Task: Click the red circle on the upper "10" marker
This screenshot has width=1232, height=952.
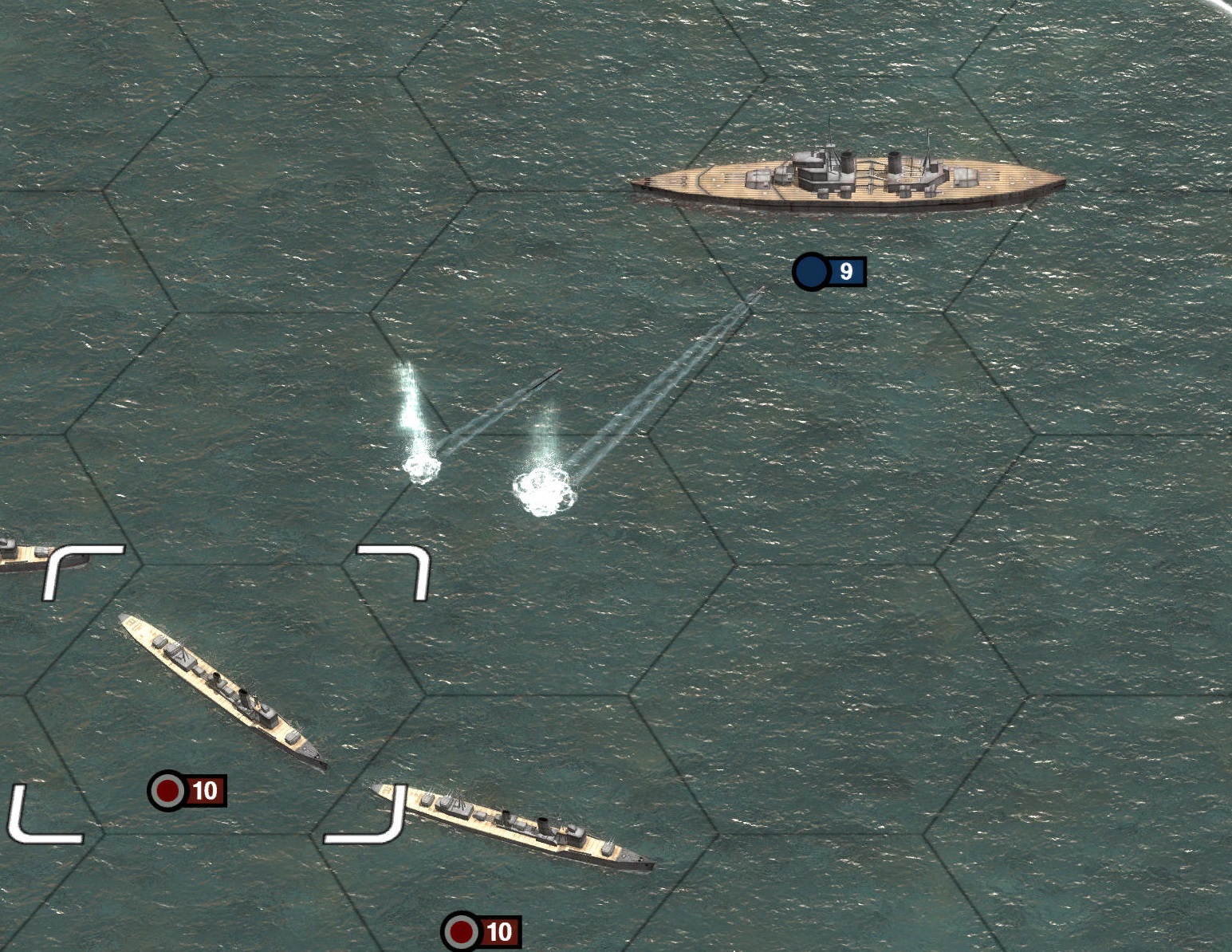Action: click(166, 792)
